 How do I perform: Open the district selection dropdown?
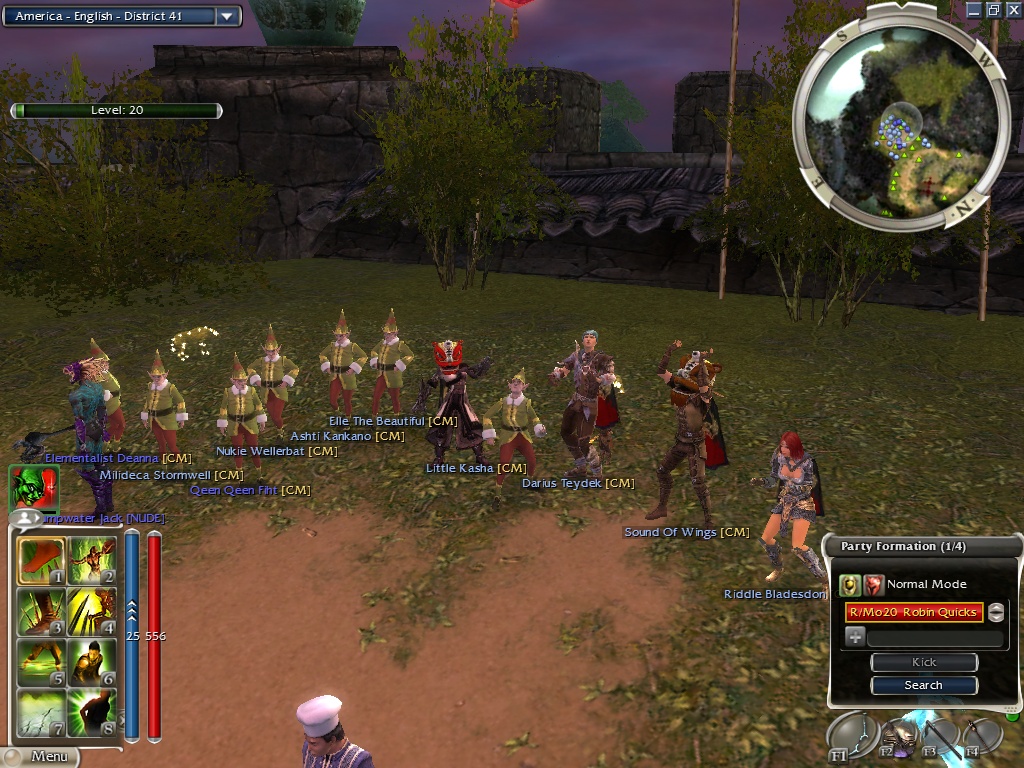227,16
